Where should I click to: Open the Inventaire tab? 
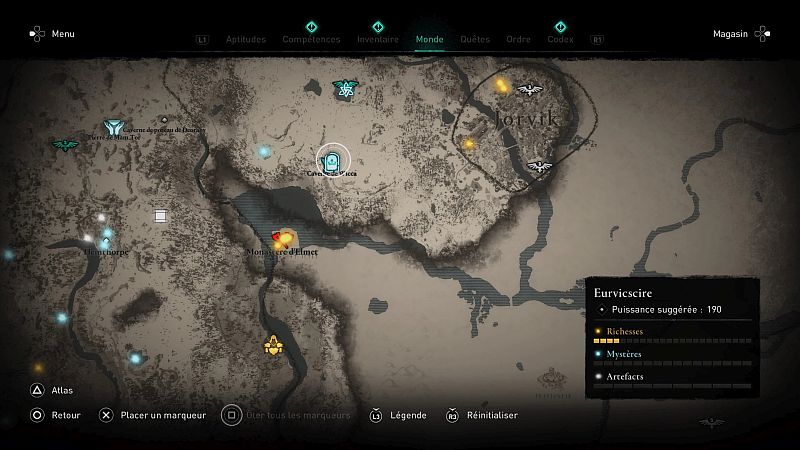click(x=377, y=40)
